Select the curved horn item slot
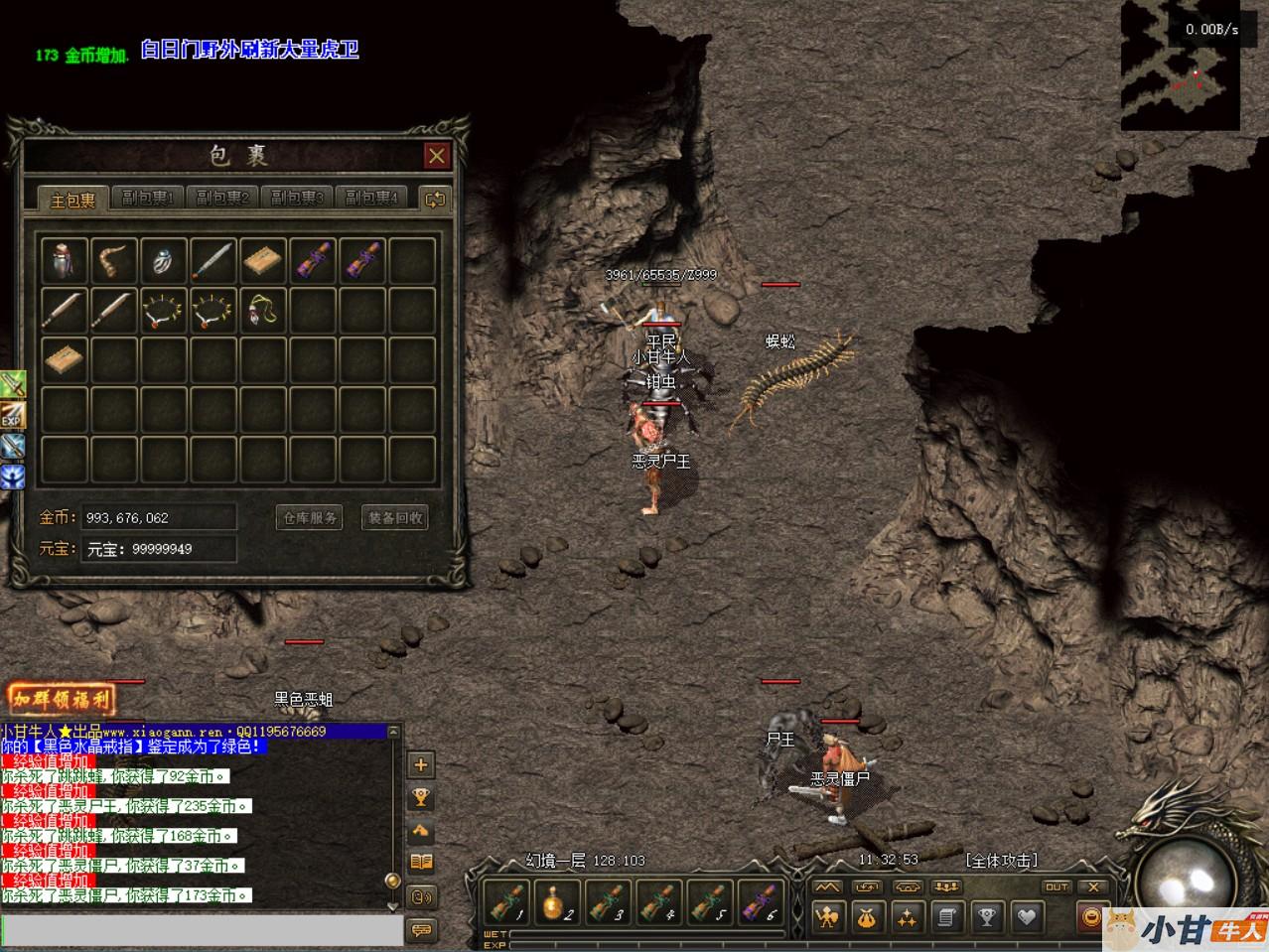Screen dimensions: 1269x952 tap(114, 260)
